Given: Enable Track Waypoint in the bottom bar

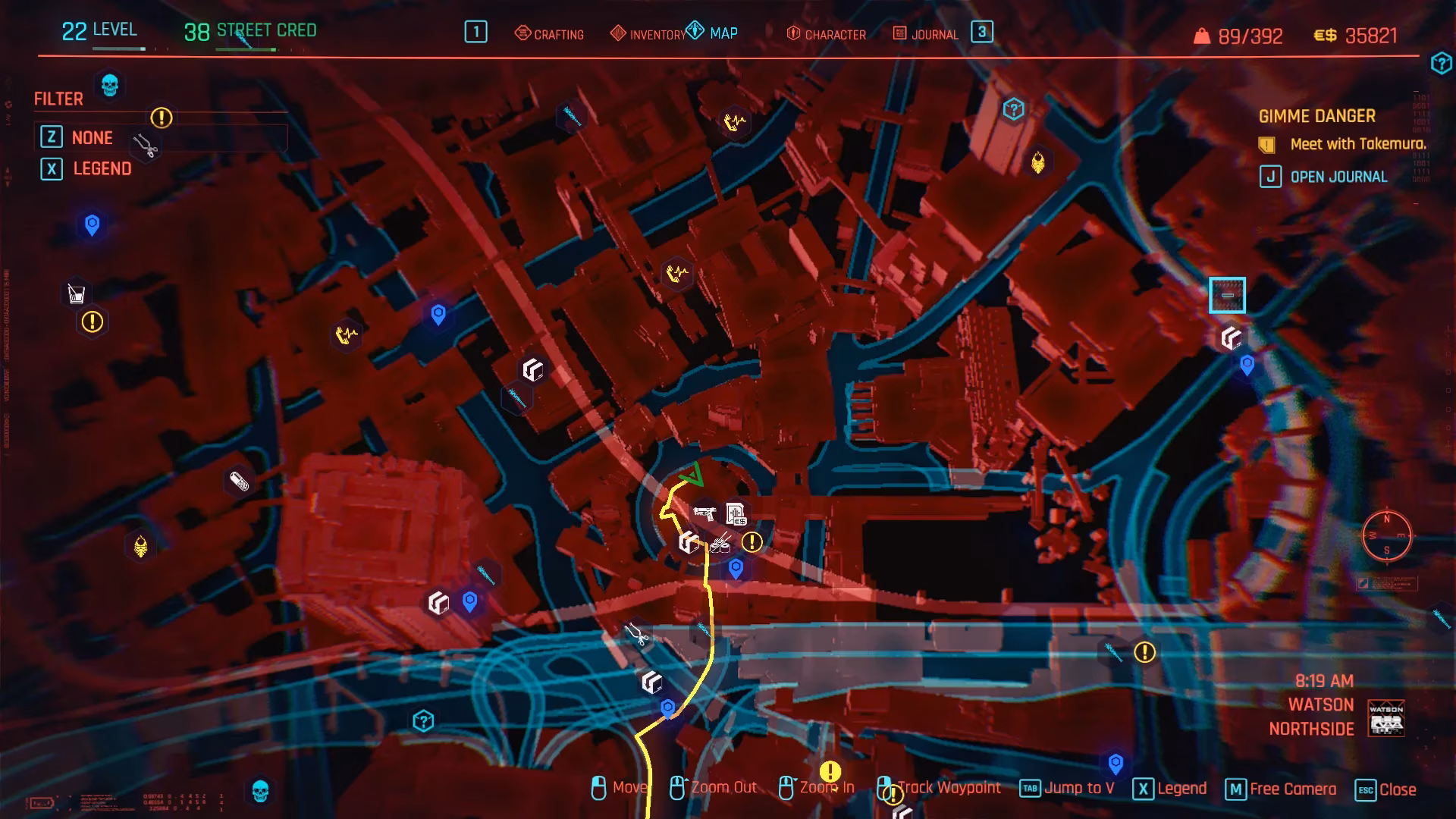Looking at the screenshot, I should point(948,787).
